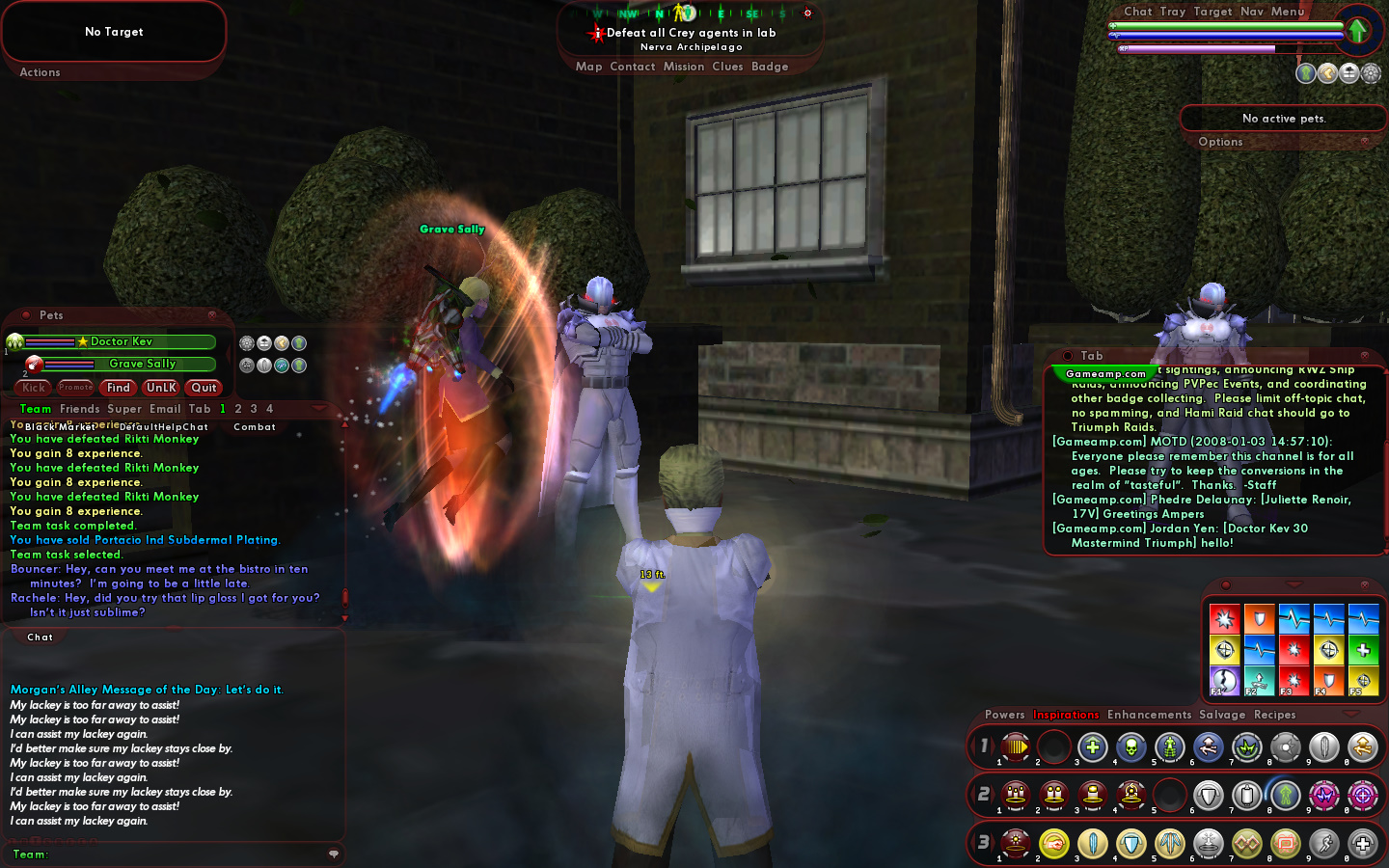Click the Team chat input field
The height and width of the screenshot is (868, 1389).
coord(183,854)
